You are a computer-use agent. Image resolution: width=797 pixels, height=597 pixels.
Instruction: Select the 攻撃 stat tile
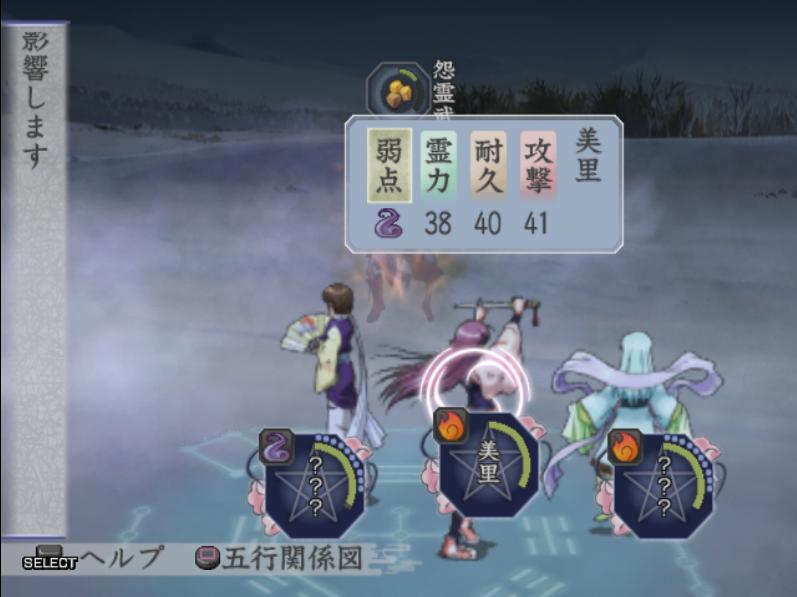coord(537,165)
